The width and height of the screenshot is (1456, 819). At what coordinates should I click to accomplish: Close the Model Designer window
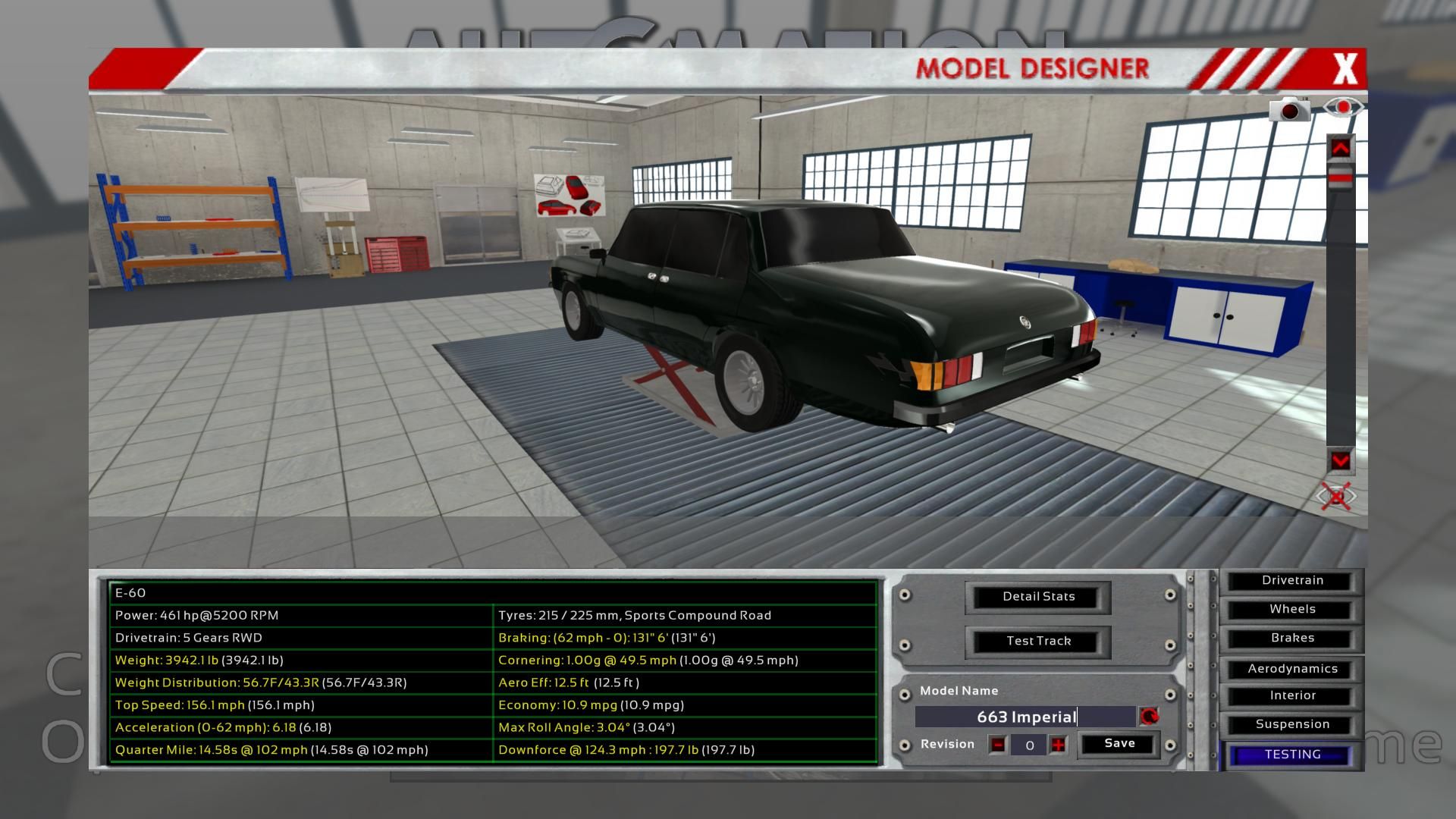pos(1345,69)
